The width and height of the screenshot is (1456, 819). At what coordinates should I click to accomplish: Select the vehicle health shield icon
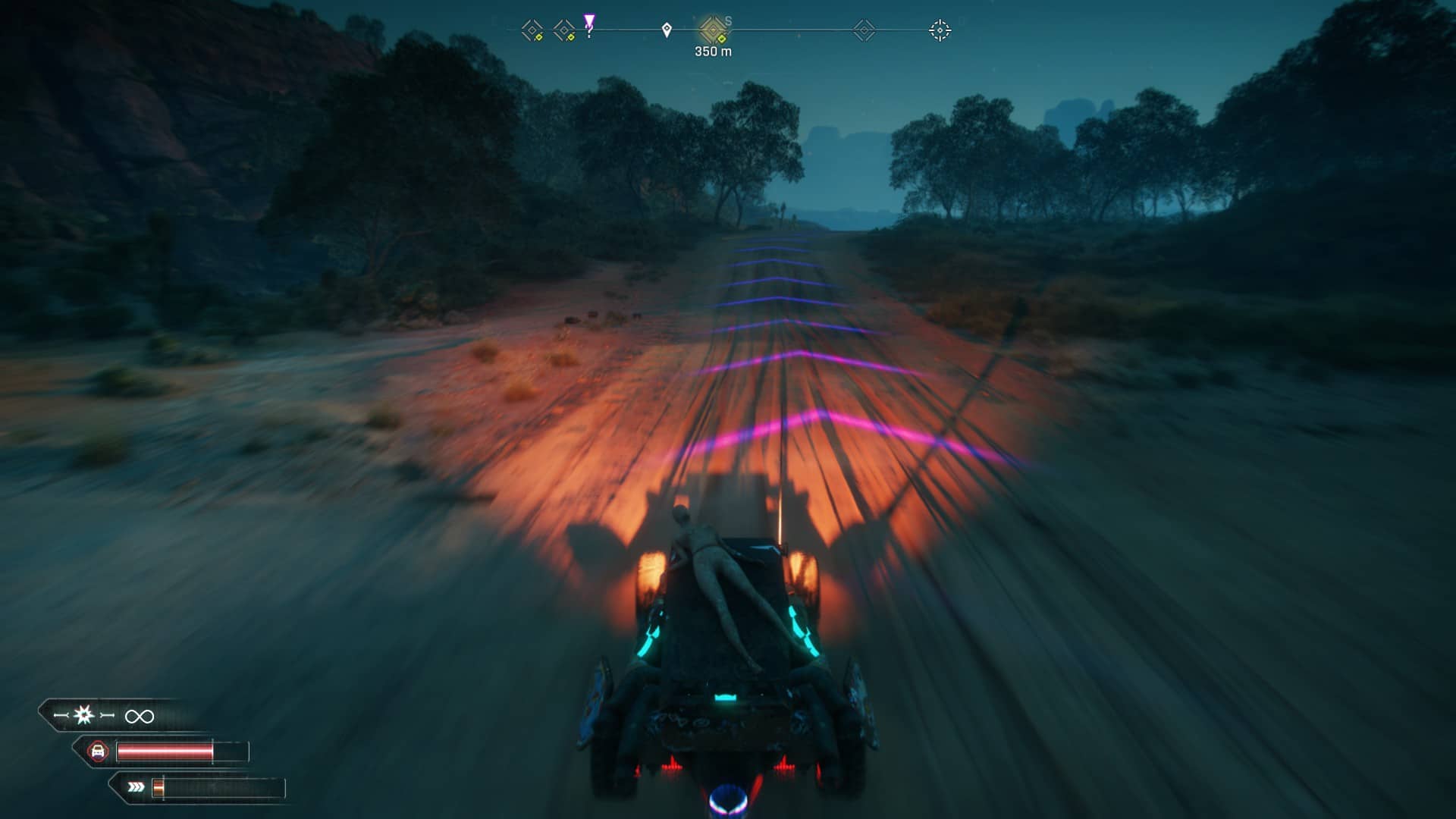click(100, 751)
